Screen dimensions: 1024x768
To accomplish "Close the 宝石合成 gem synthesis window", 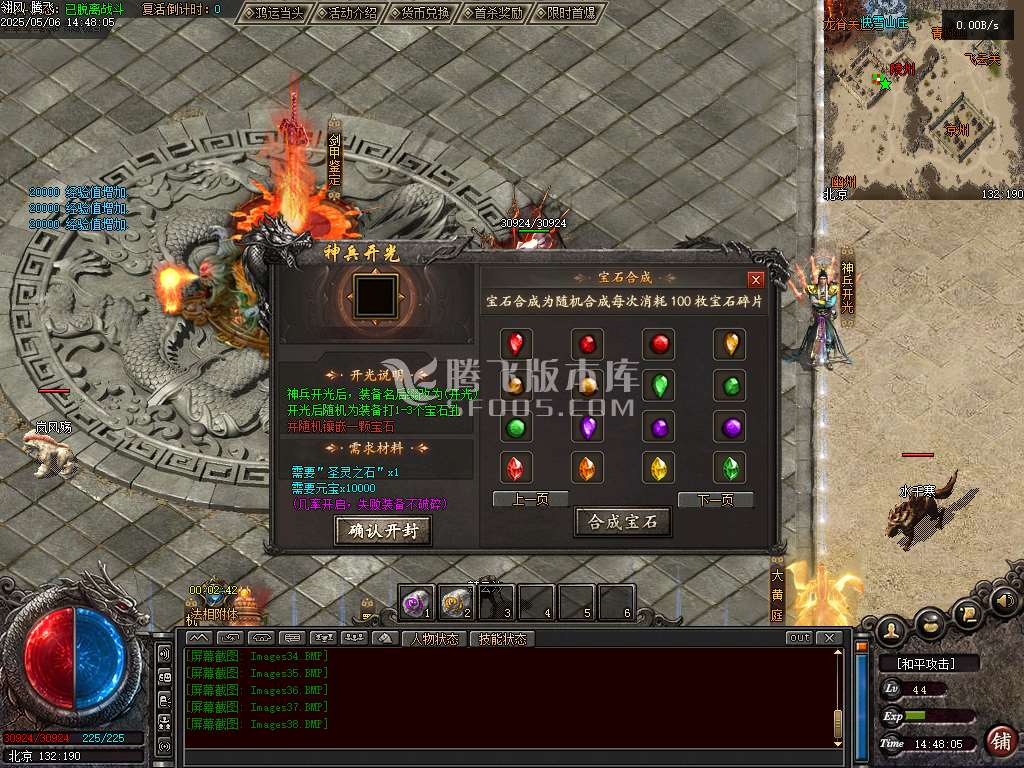I will click(x=756, y=280).
